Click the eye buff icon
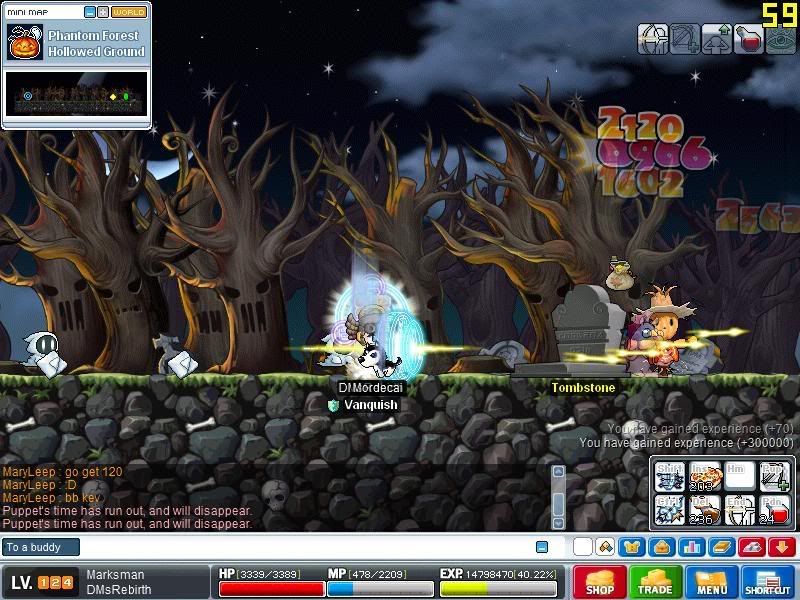Viewport: 800px width, 600px height. [x=781, y=39]
